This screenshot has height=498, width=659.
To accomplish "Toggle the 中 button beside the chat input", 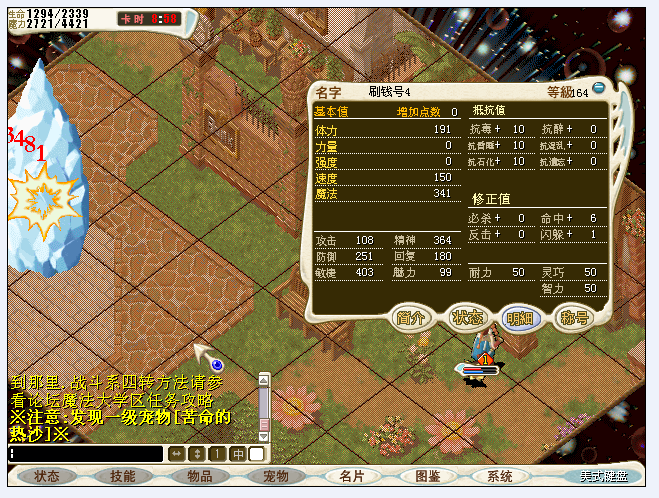I will (x=238, y=454).
